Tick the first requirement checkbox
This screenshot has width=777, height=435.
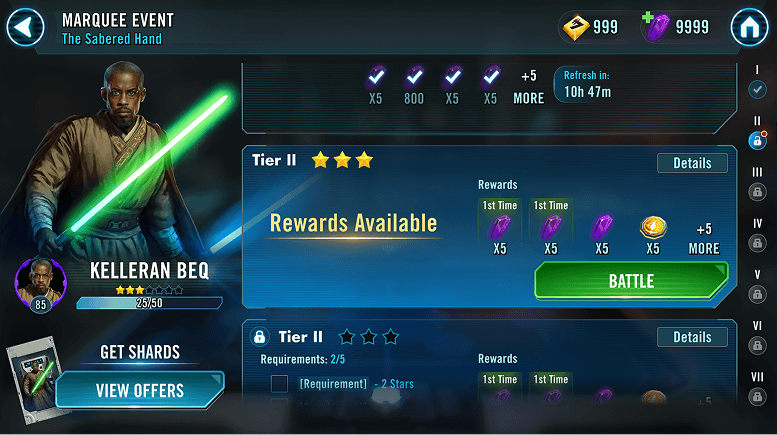tap(279, 384)
